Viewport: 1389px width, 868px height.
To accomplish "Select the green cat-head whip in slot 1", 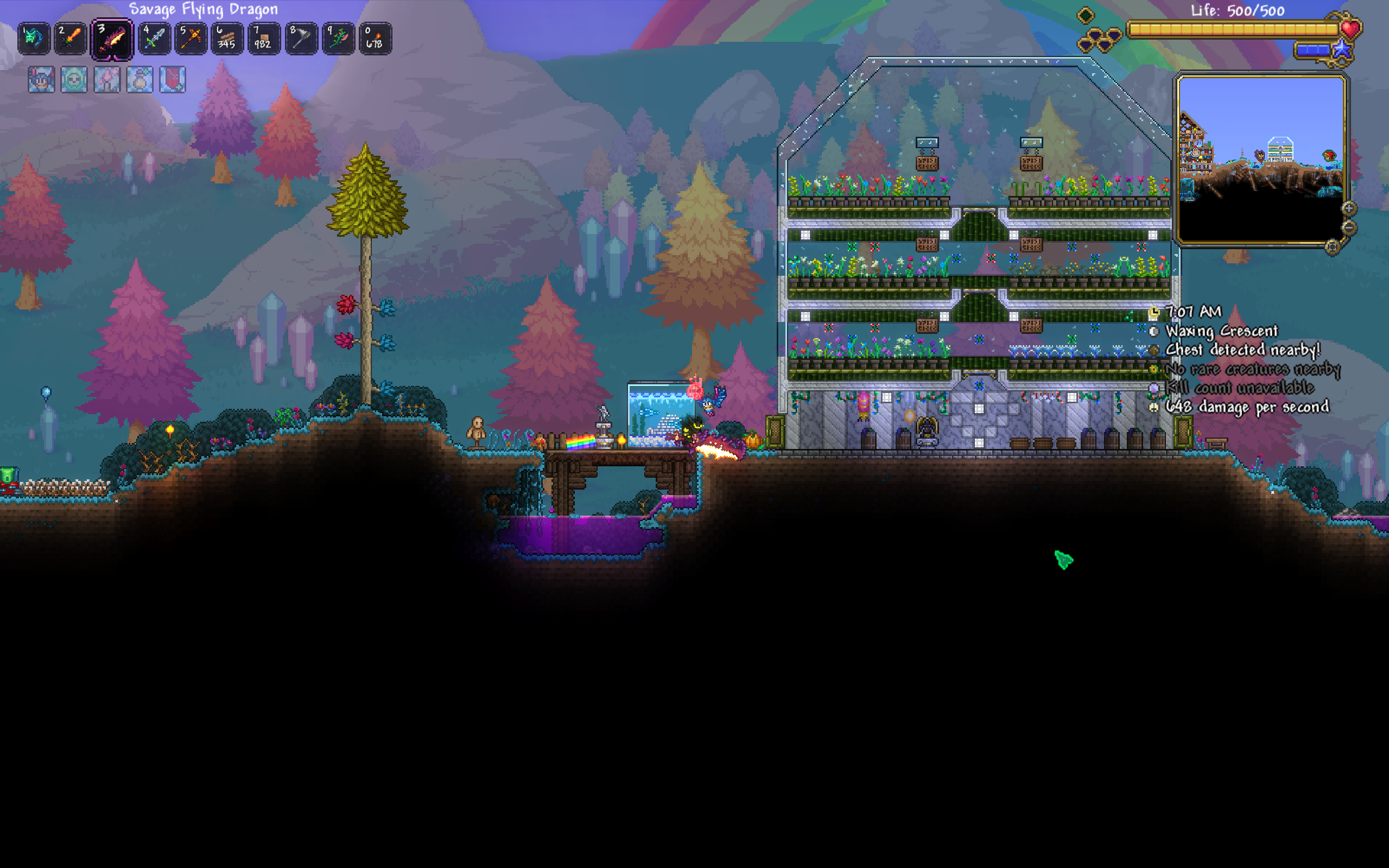I will pos(34,39).
